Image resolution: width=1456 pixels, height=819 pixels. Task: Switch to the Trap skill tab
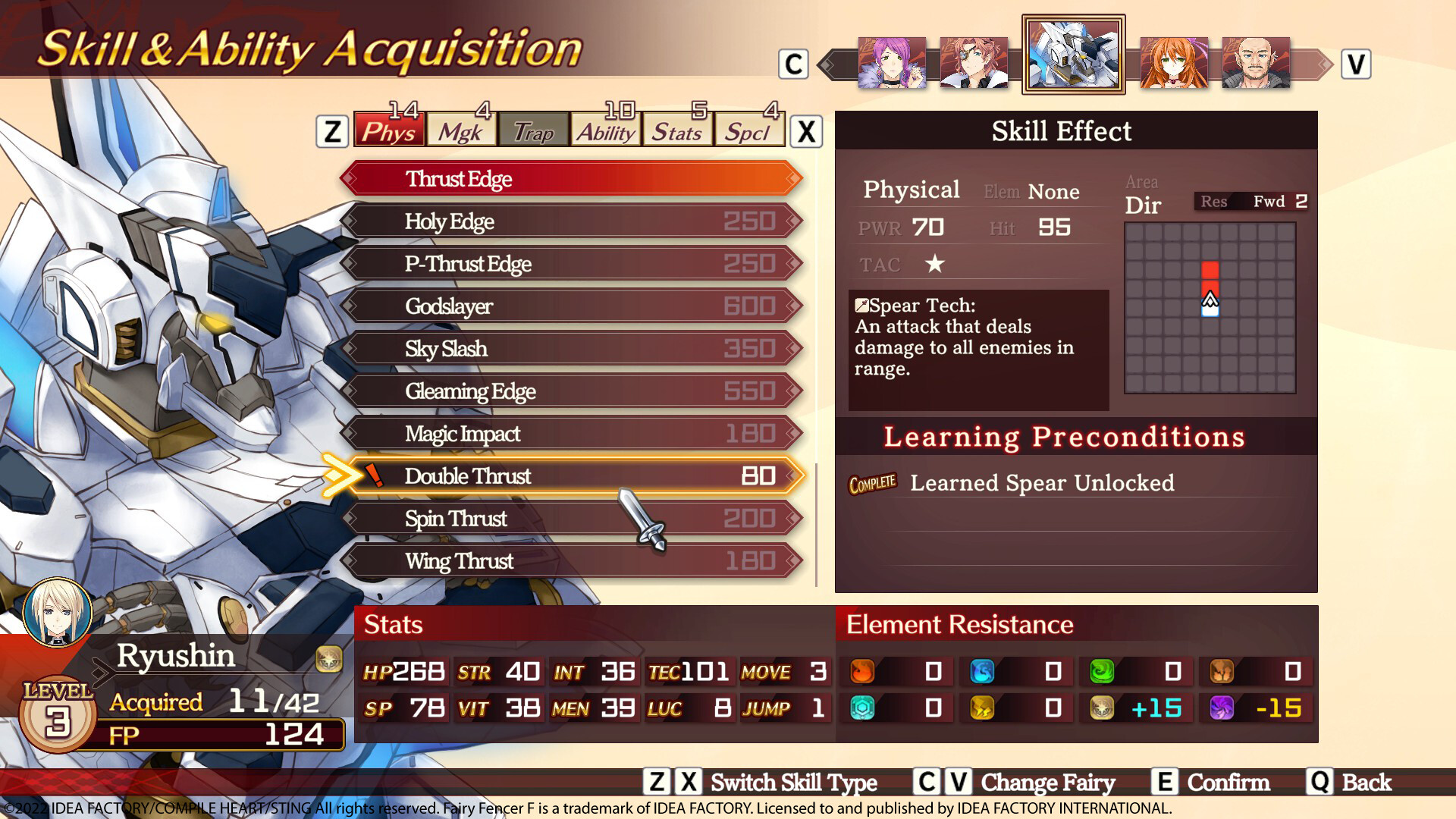point(532,132)
